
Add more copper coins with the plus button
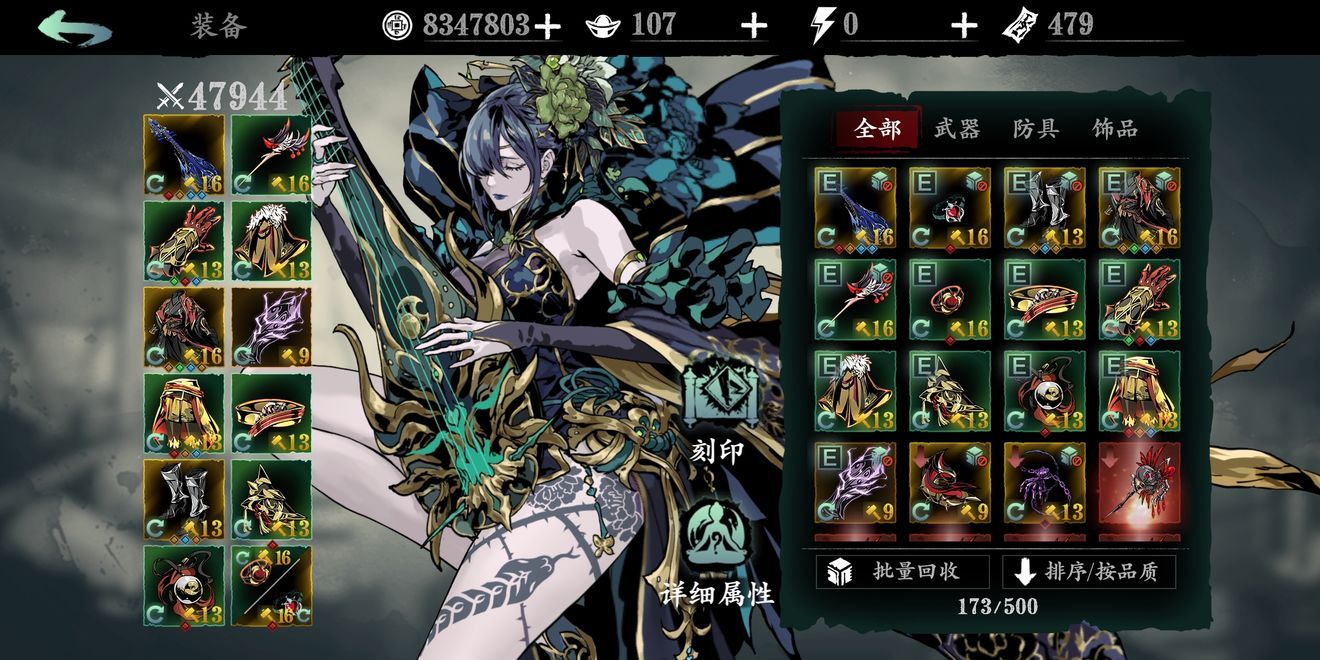[547, 26]
